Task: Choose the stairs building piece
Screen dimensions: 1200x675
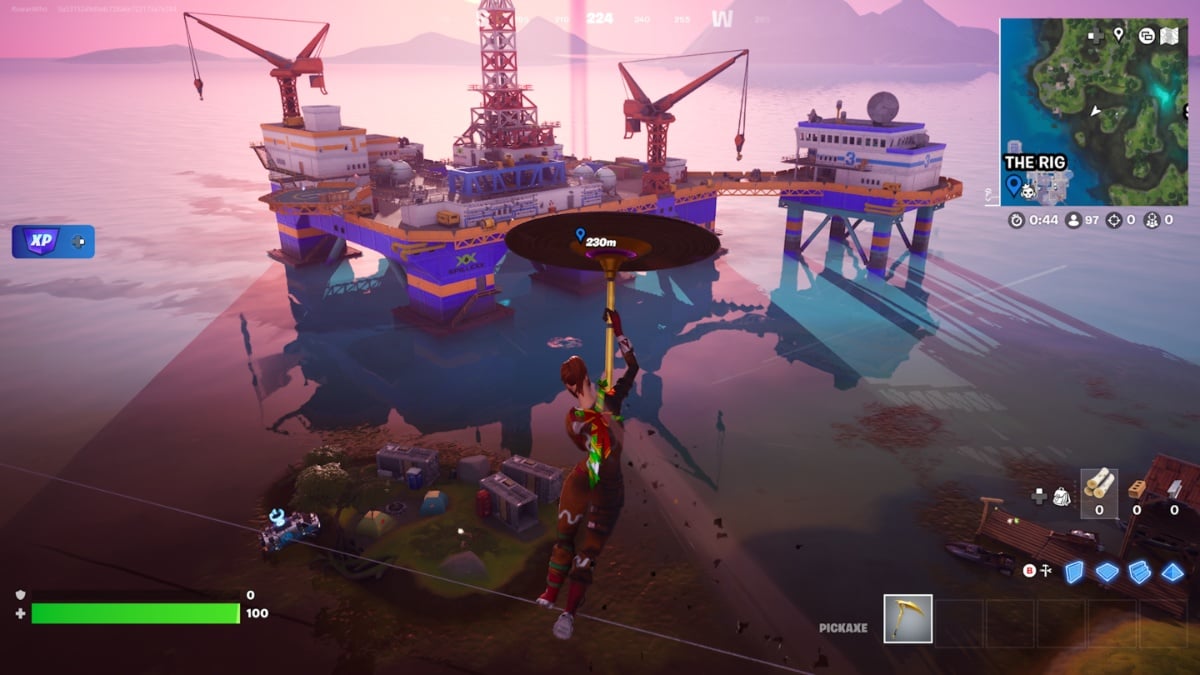Action: [1139, 571]
